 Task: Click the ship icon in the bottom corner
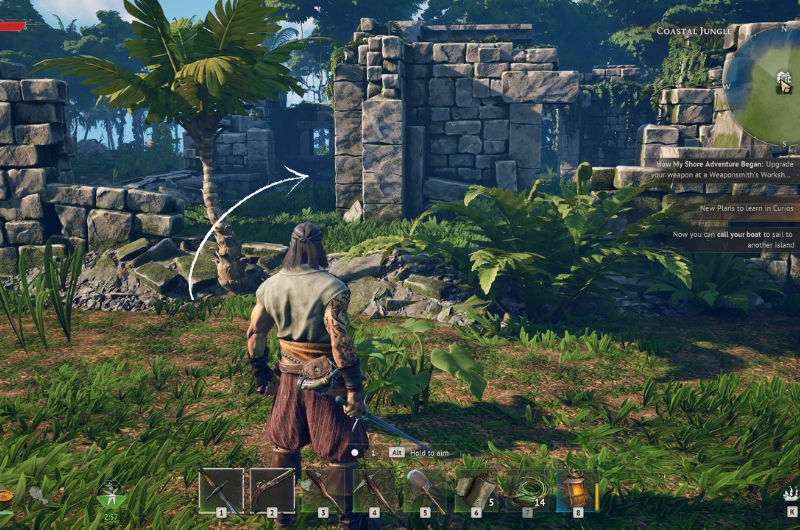[x=789, y=493]
